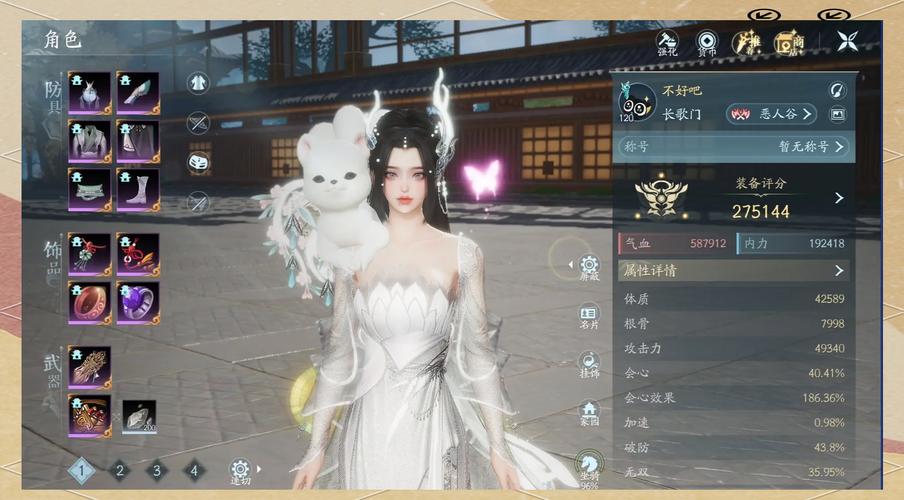The width and height of the screenshot is (904, 500).
Task: Select the purple gem ring slot
Action: pyautogui.click(x=137, y=302)
